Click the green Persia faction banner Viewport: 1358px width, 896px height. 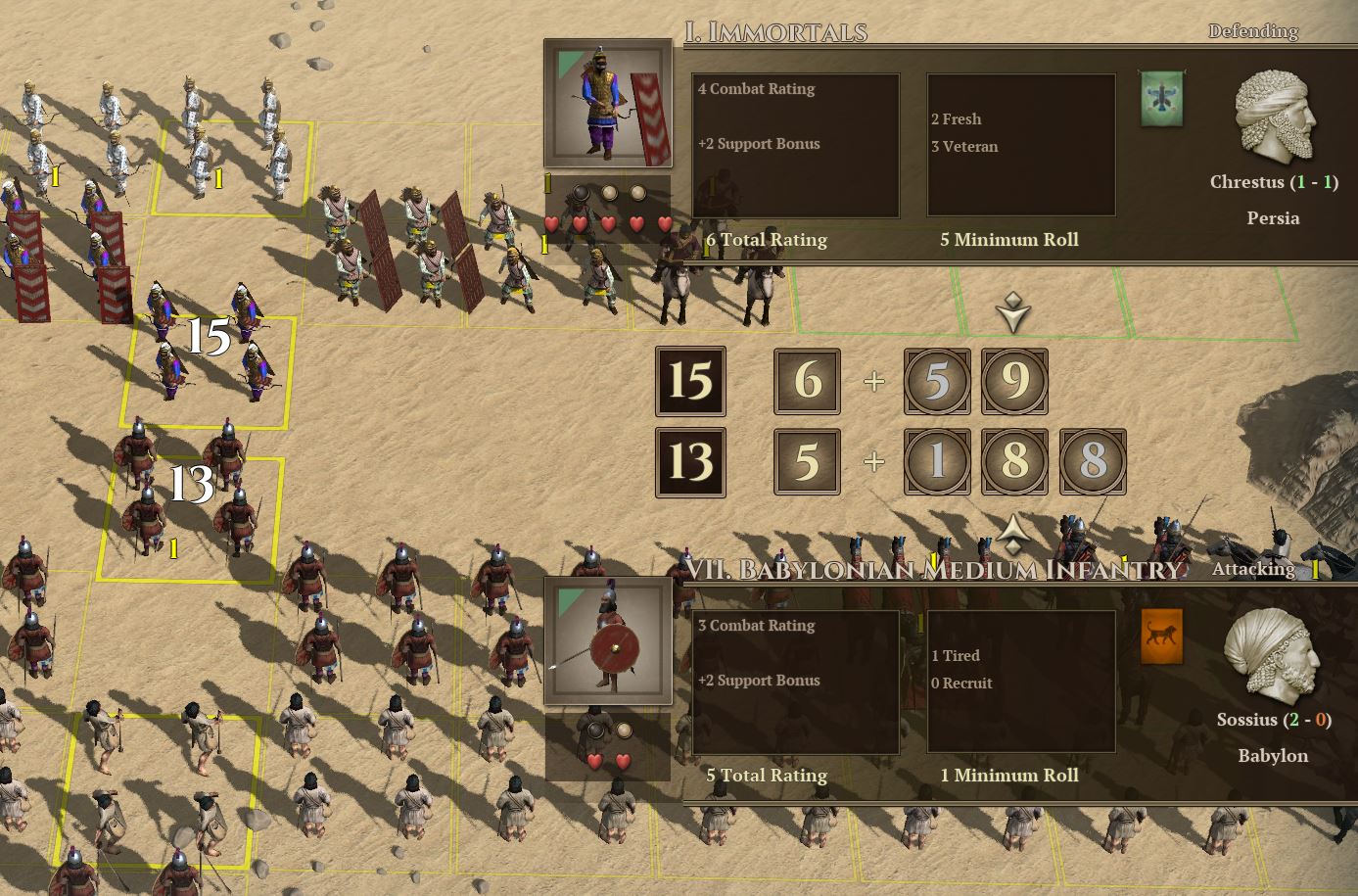(1161, 99)
